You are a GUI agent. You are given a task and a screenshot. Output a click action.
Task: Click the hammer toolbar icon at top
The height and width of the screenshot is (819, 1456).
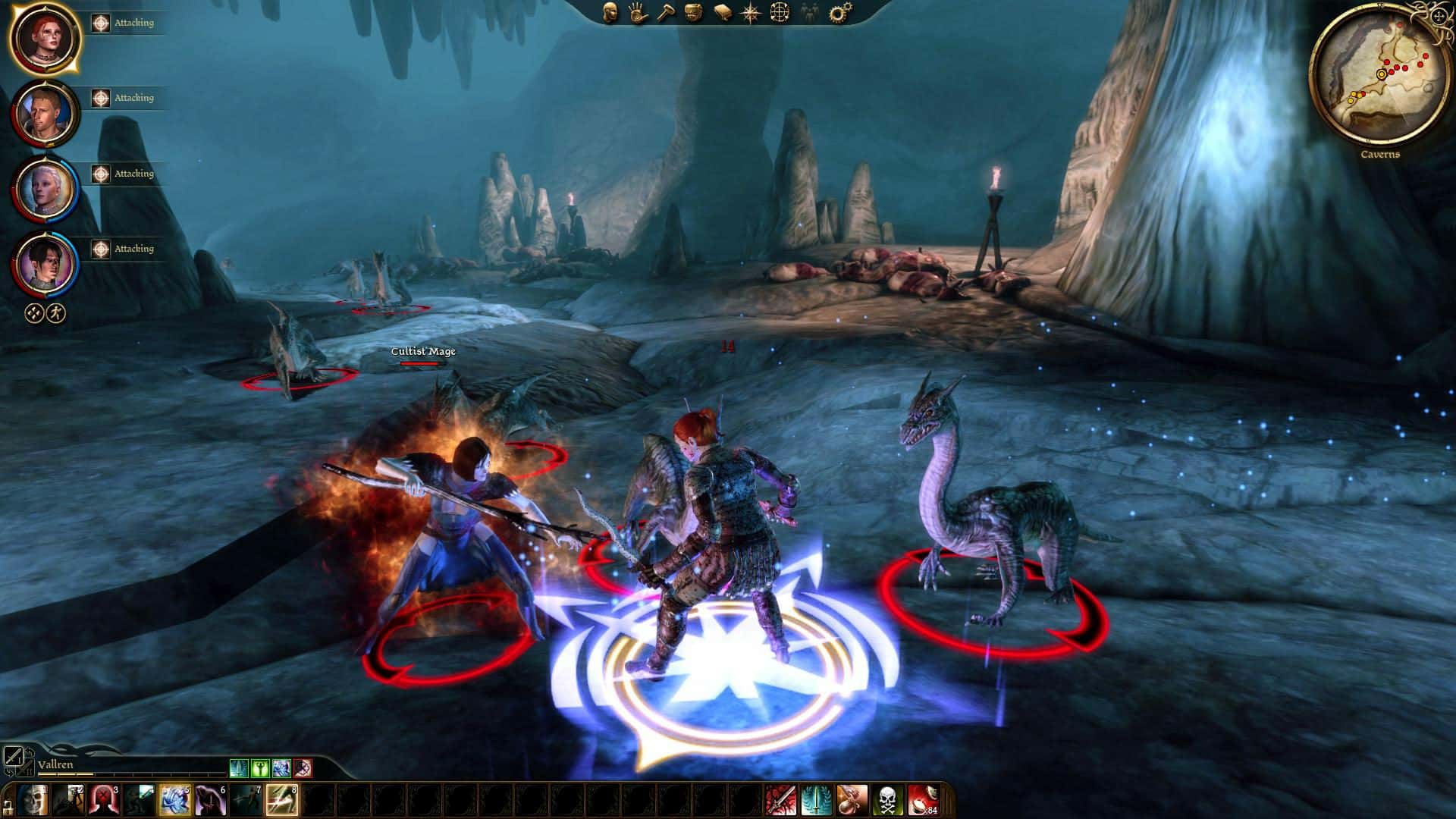(x=666, y=13)
